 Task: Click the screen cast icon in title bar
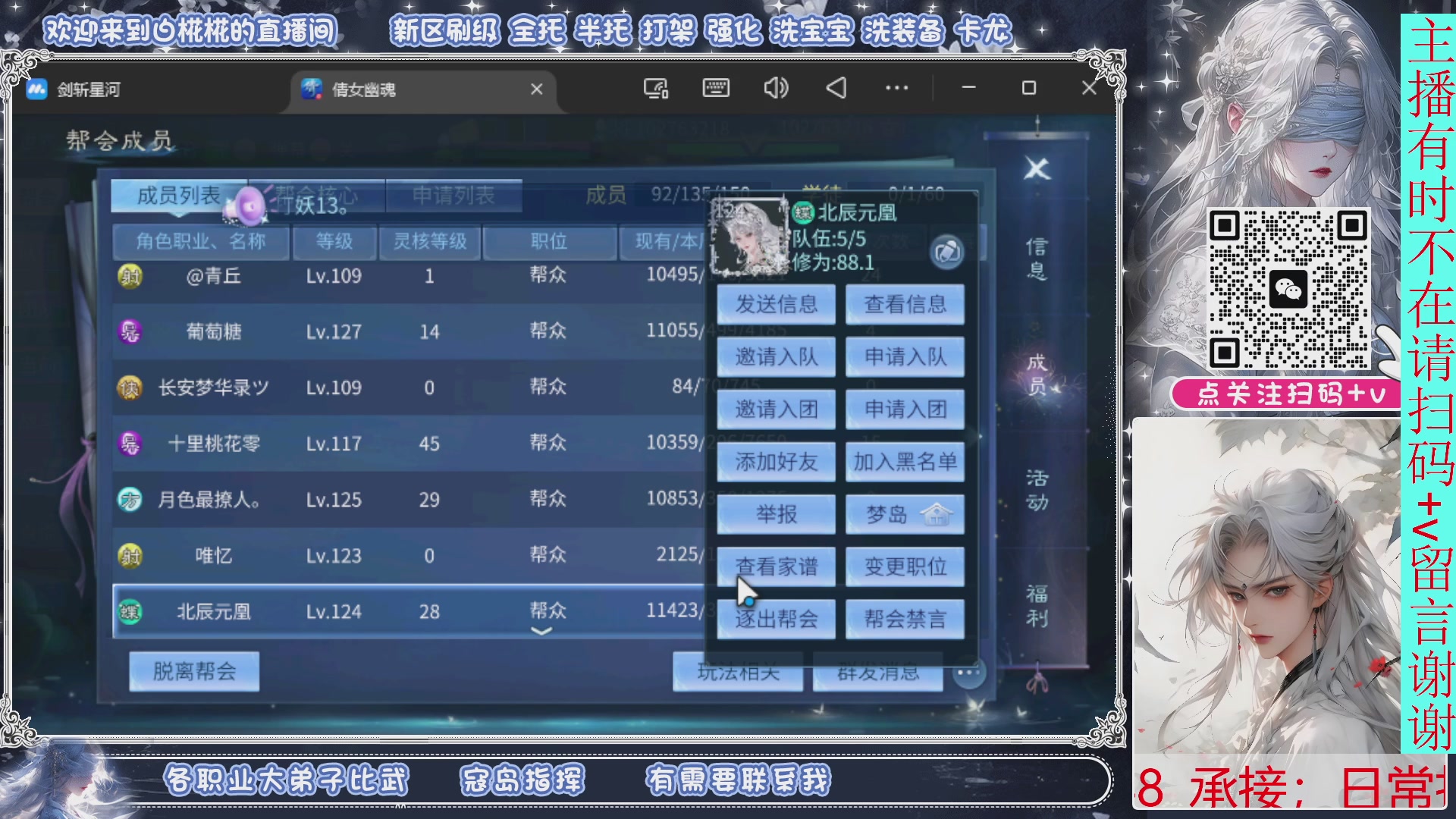click(x=655, y=89)
